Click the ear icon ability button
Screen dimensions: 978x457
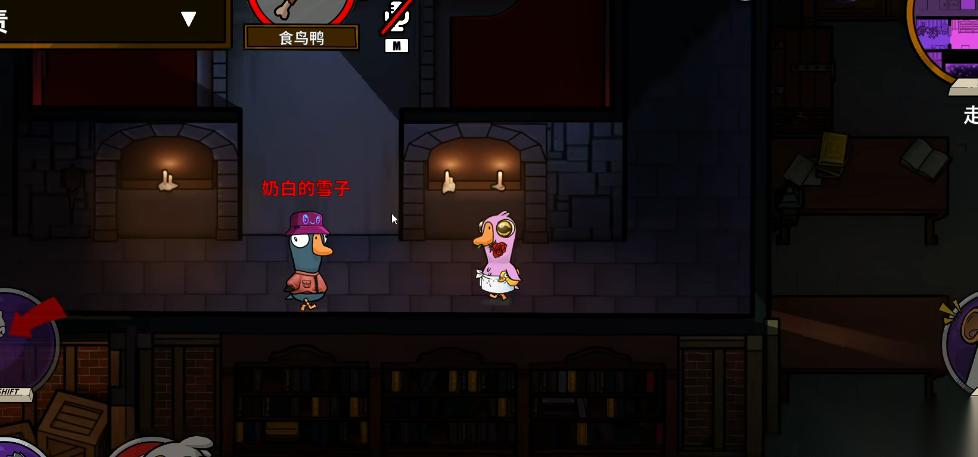963,338
